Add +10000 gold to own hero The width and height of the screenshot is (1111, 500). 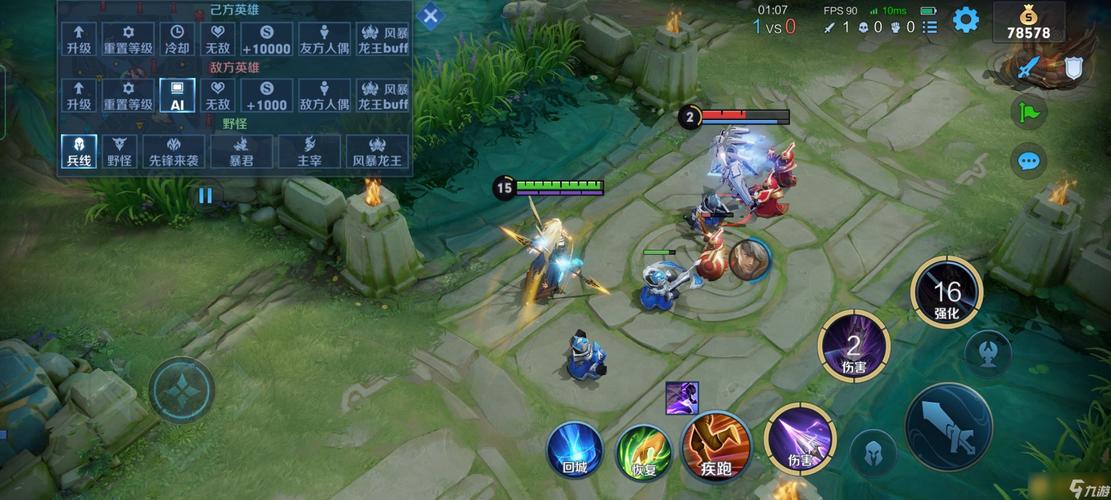pyautogui.click(x=266, y=40)
